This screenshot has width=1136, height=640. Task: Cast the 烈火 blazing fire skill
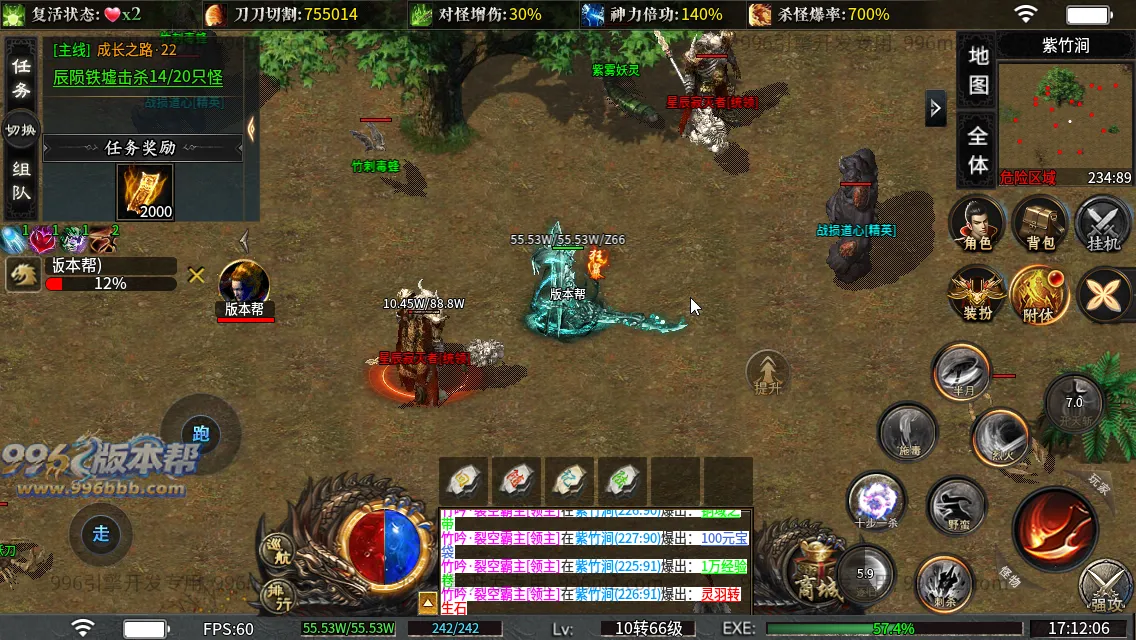click(x=998, y=437)
